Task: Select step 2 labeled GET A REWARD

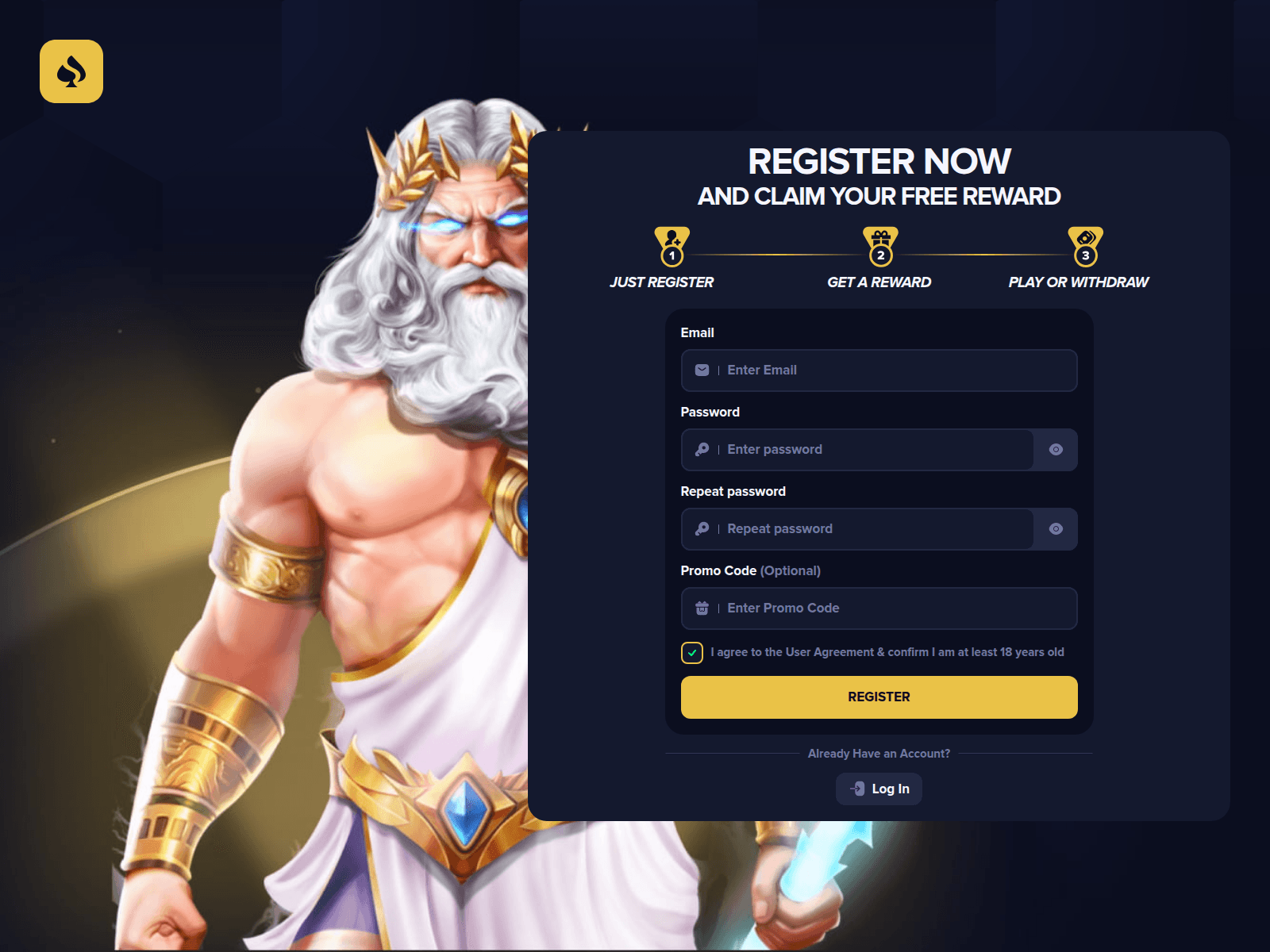Action: point(879,255)
